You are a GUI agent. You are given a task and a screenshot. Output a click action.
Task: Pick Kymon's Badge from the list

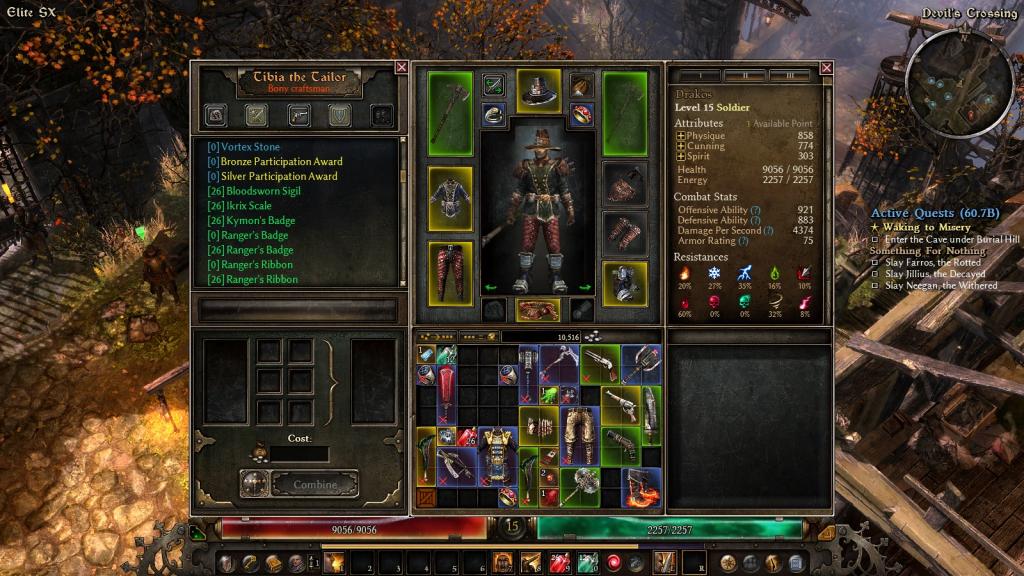pyautogui.click(x=245, y=221)
